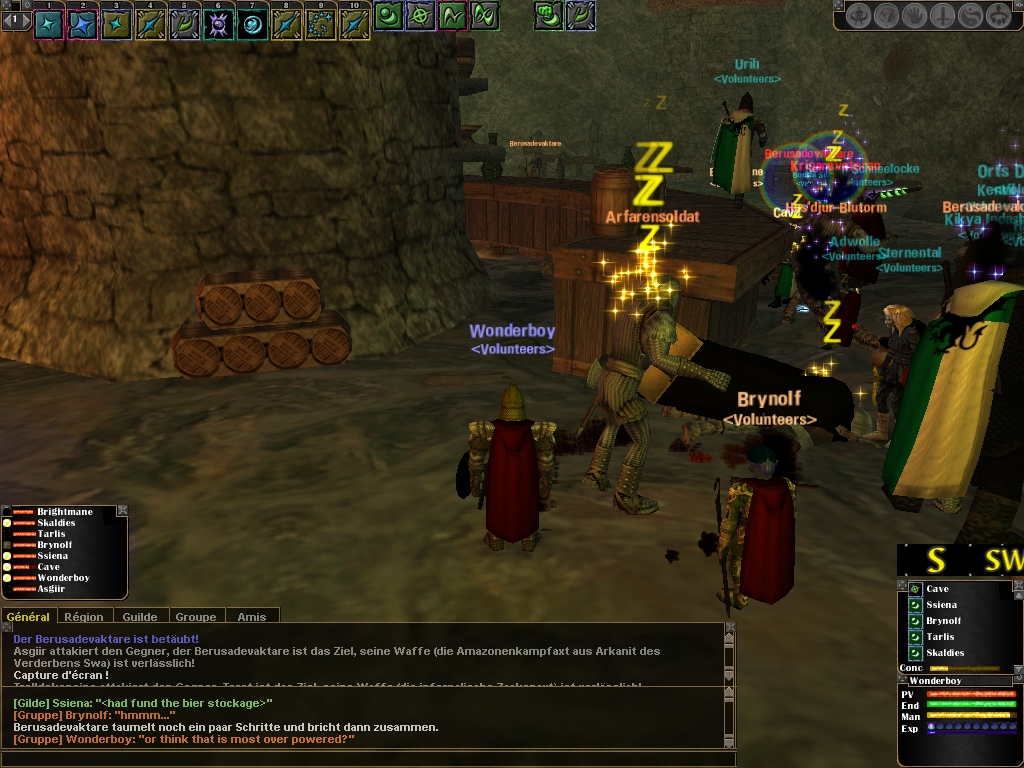The width and height of the screenshot is (1024, 768).
Task: Select Brightmane in the group list
Action: (64, 512)
